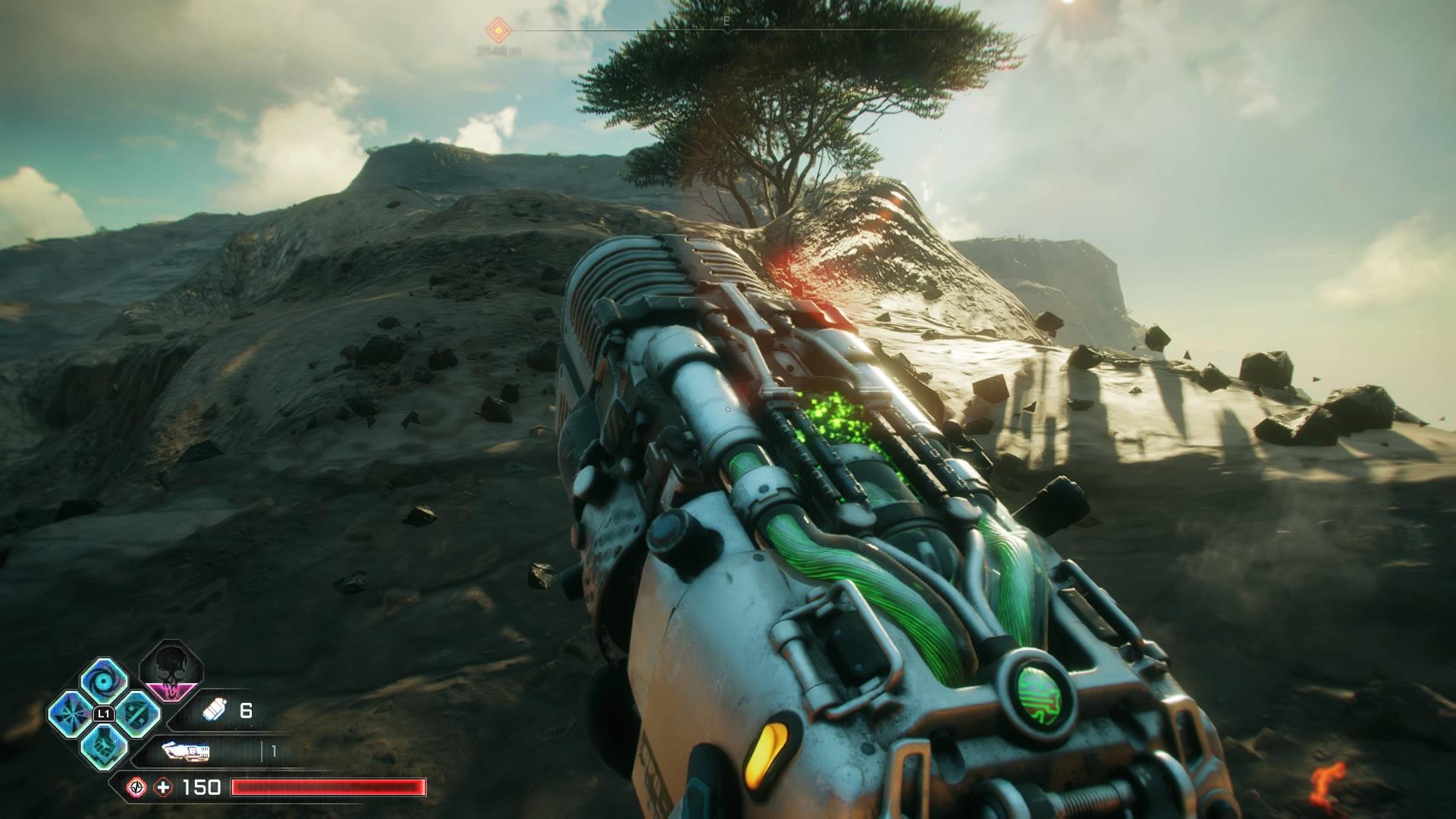Image resolution: width=1456 pixels, height=819 pixels.
Task: Toggle the pink Overdrive meter under the skull
Action: coord(171,691)
